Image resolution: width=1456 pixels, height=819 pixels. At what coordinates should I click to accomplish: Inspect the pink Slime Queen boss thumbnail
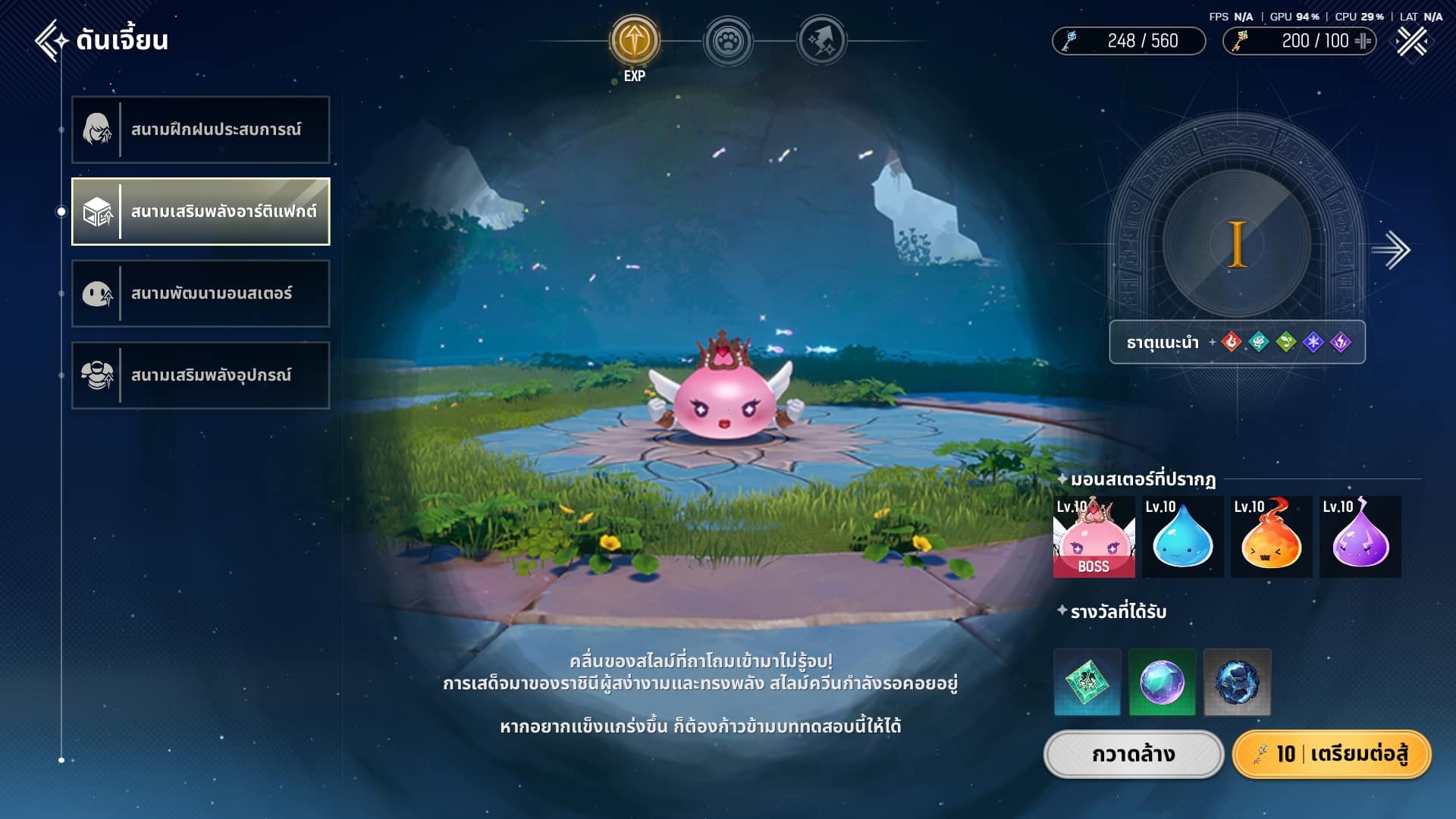tap(1094, 537)
